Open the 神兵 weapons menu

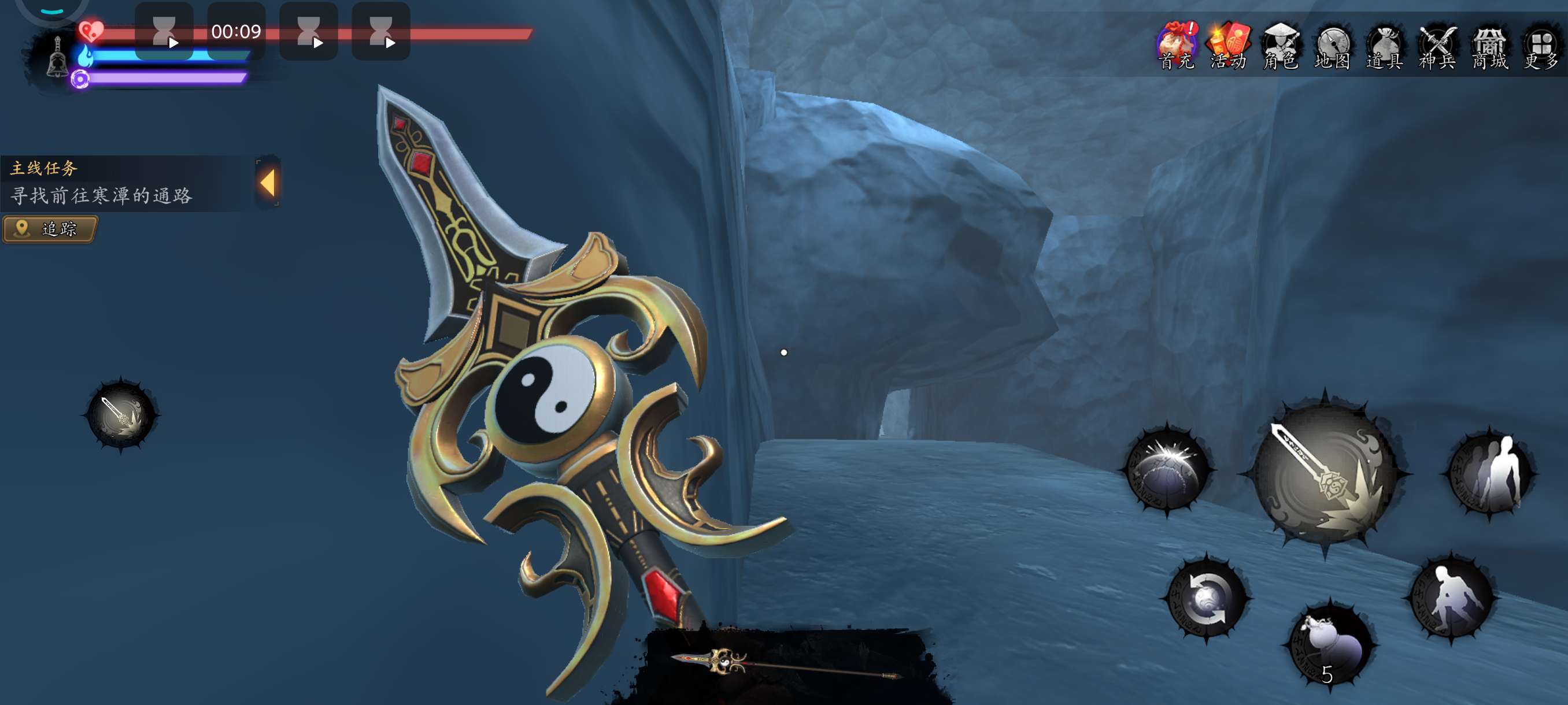pos(1437,46)
